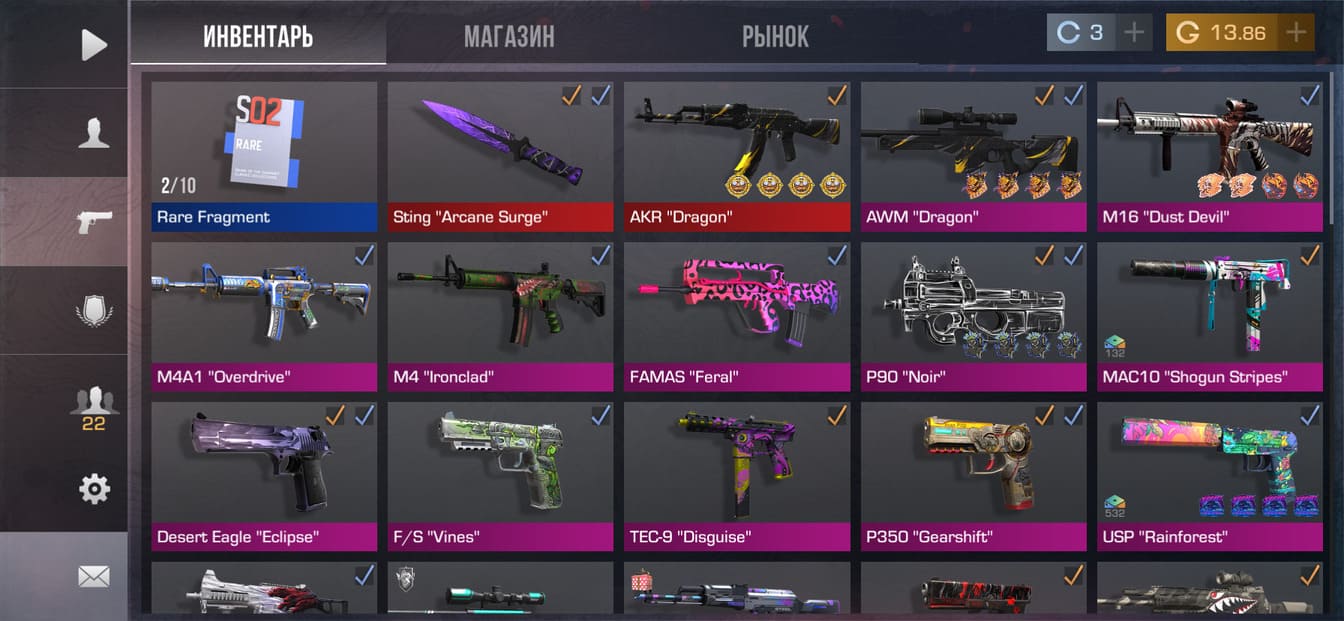Open the mail envelope icon
Image resolution: width=1344 pixels, height=621 pixels.
(93, 577)
